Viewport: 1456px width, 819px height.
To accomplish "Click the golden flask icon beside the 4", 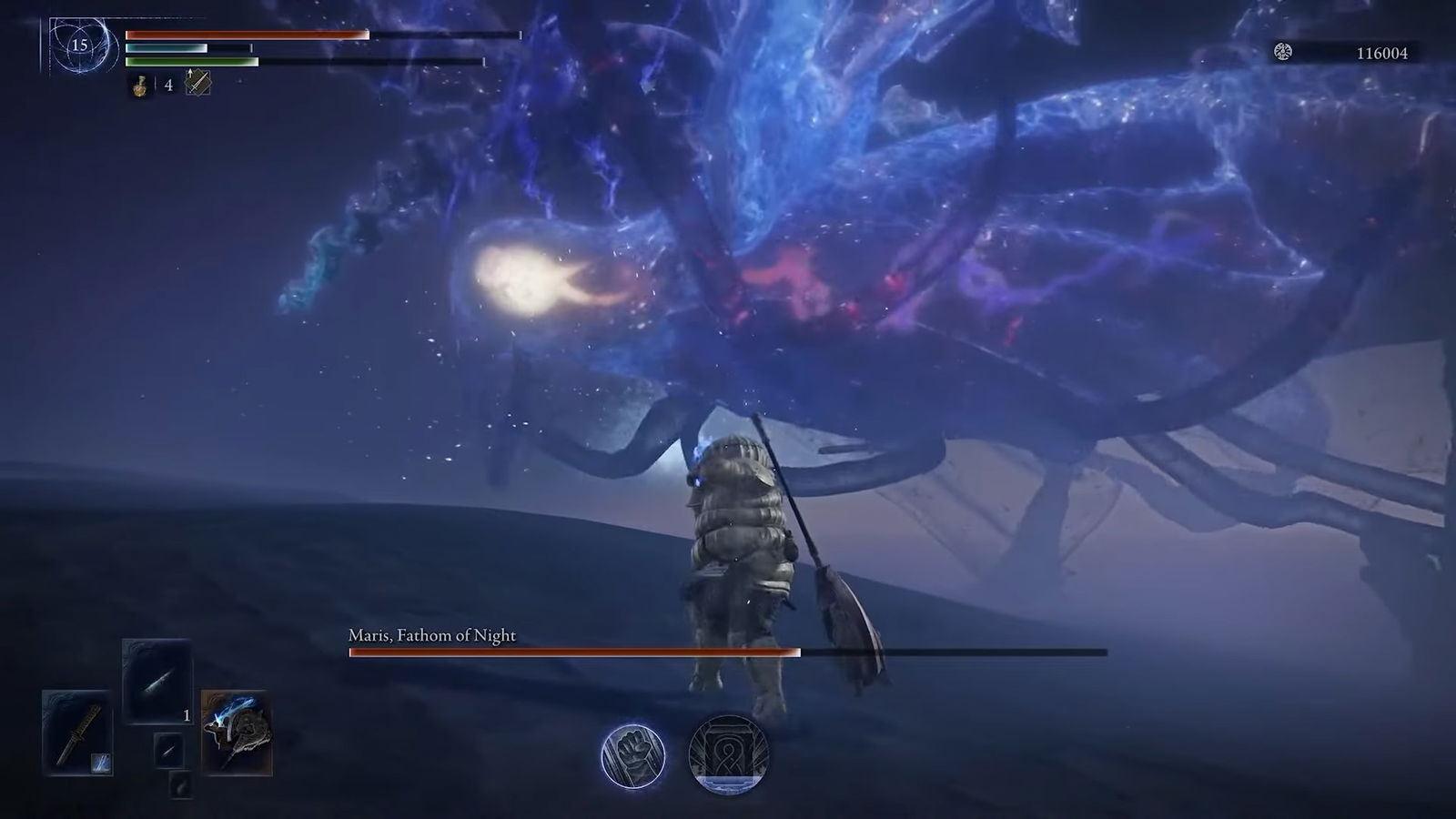I will click(x=140, y=86).
